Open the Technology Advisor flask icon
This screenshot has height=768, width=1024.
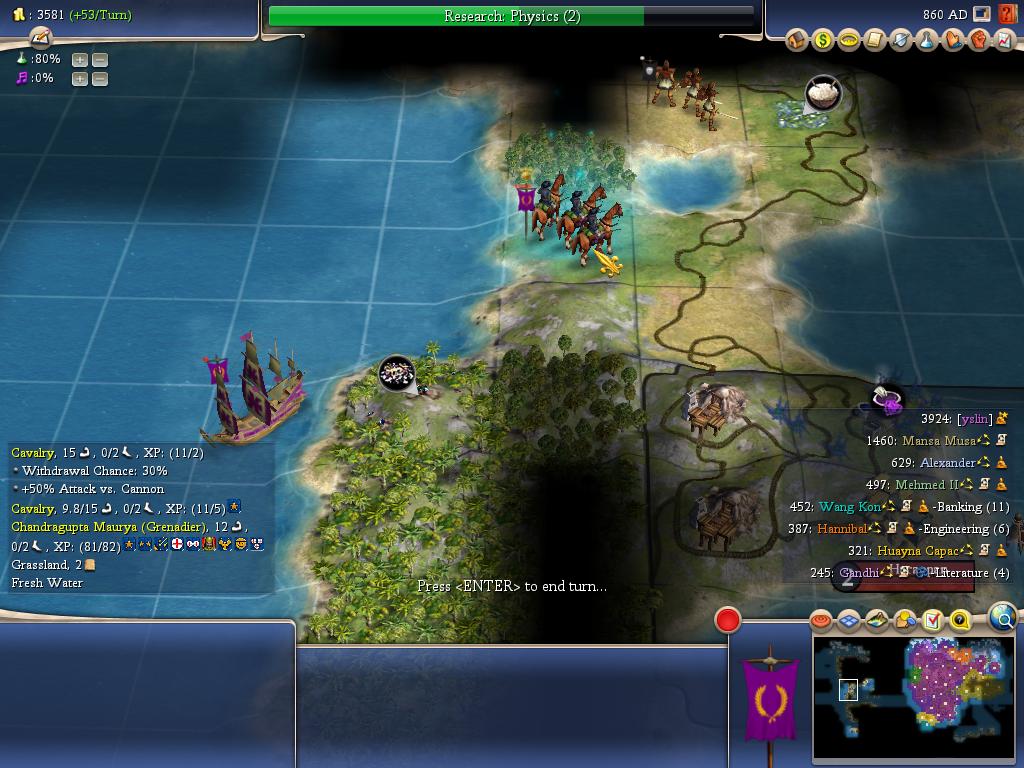point(927,40)
